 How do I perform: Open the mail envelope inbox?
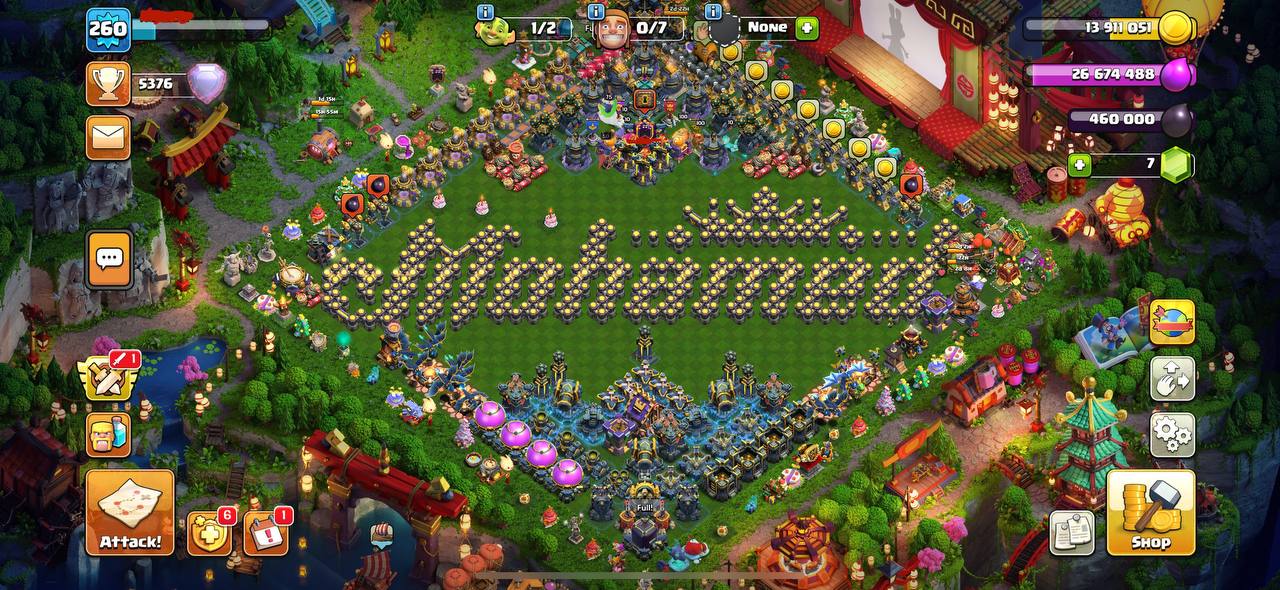click(x=108, y=137)
